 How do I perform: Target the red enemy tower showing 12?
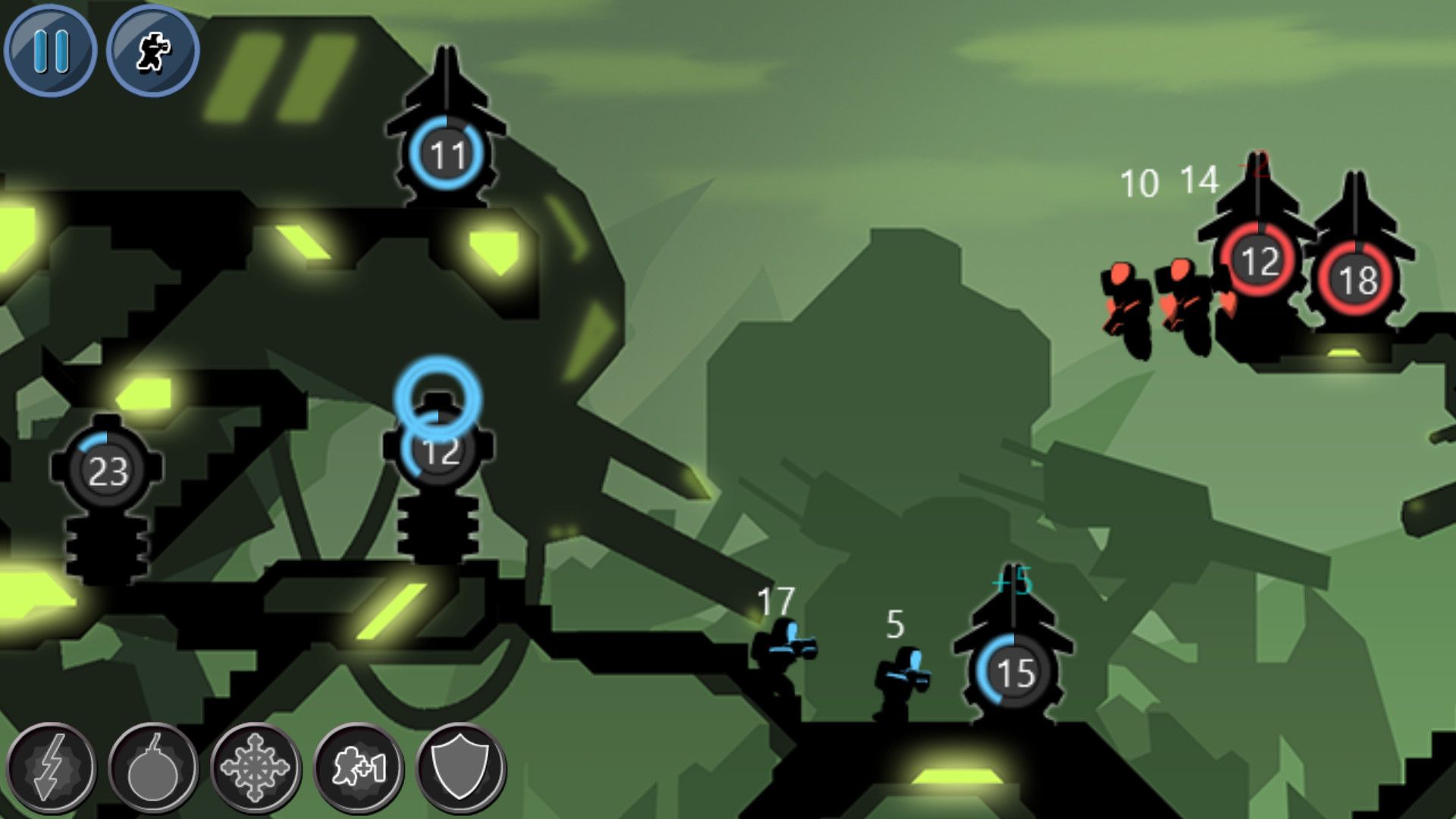coord(1258,260)
